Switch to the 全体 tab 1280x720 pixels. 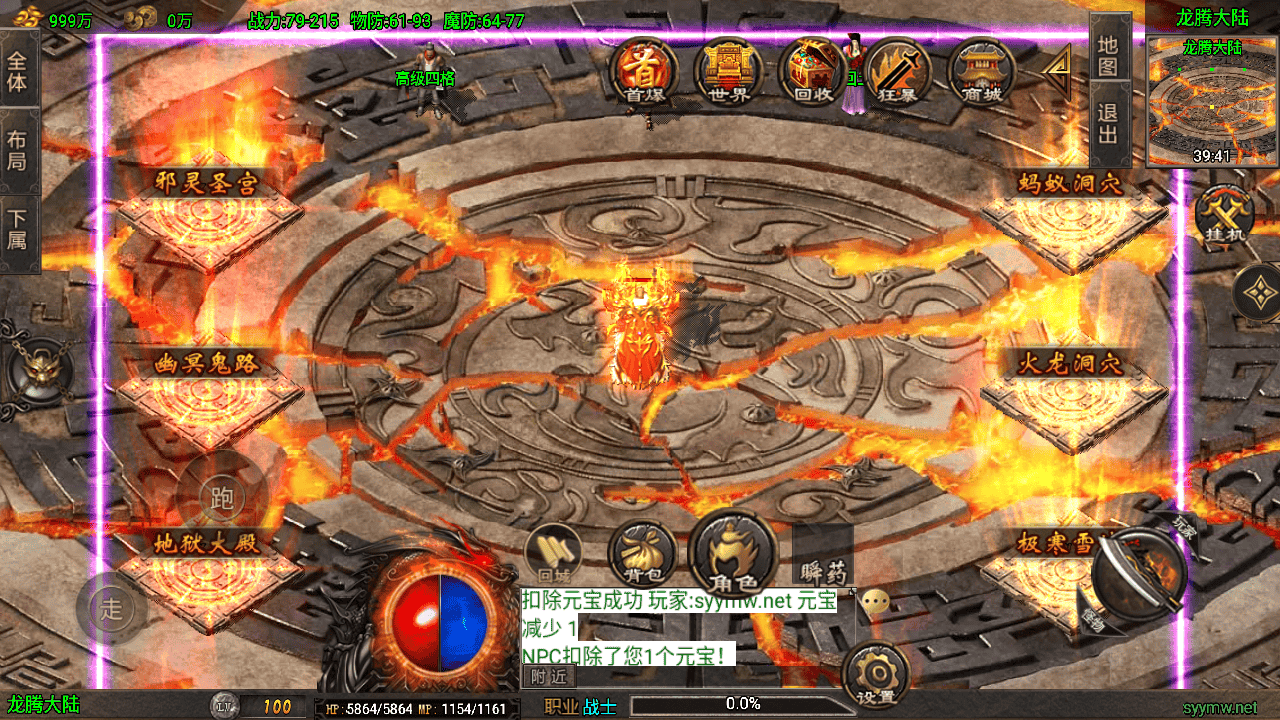point(17,70)
